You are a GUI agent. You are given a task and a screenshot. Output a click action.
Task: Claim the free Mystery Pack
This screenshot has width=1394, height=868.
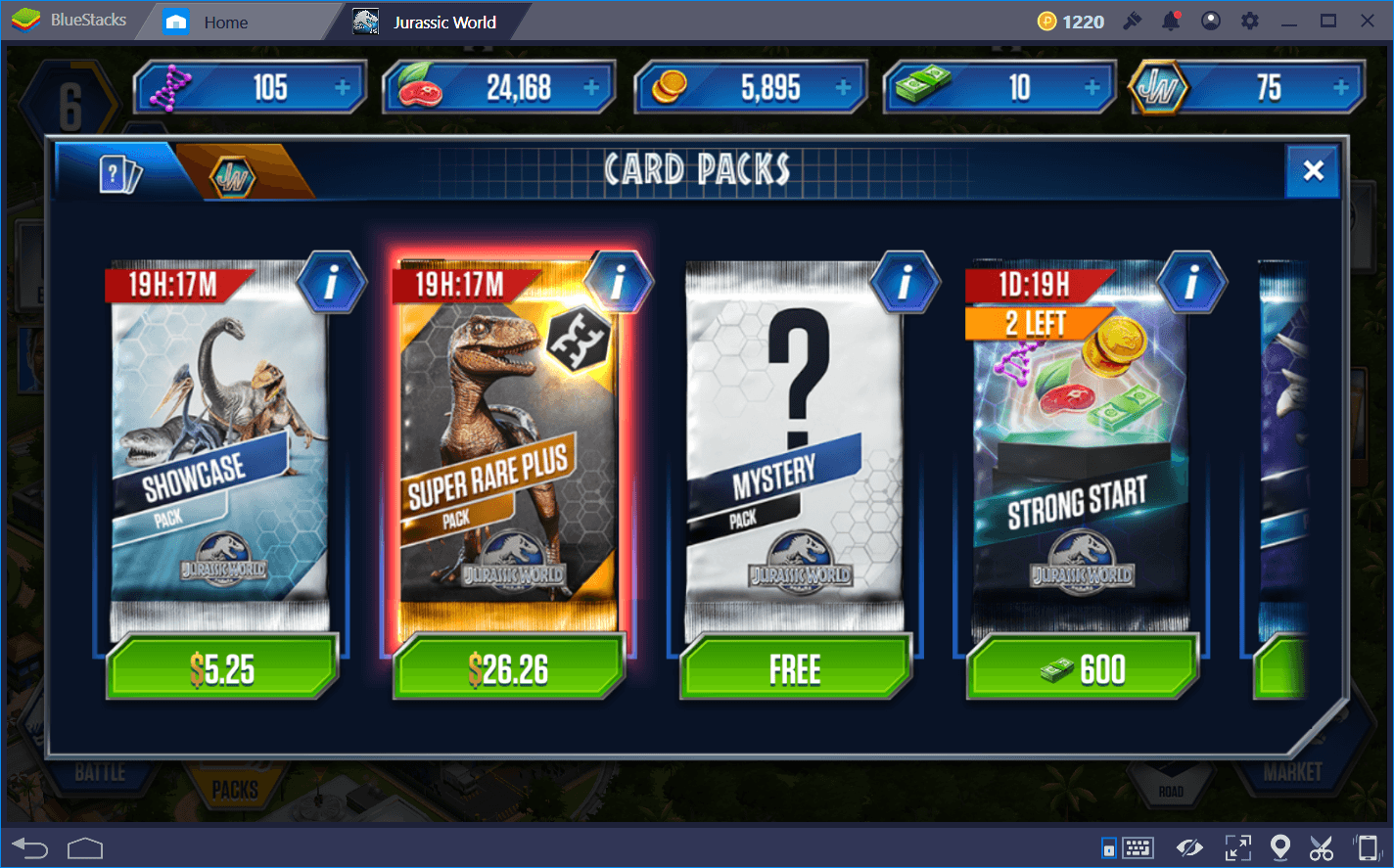tap(795, 668)
